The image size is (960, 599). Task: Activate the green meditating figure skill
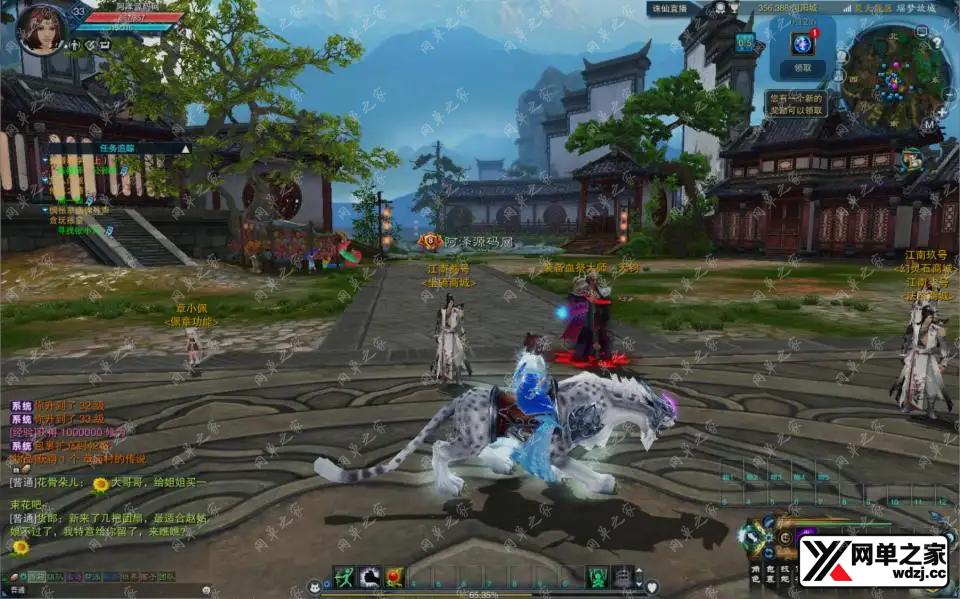pyautogui.click(x=597, y=576)
